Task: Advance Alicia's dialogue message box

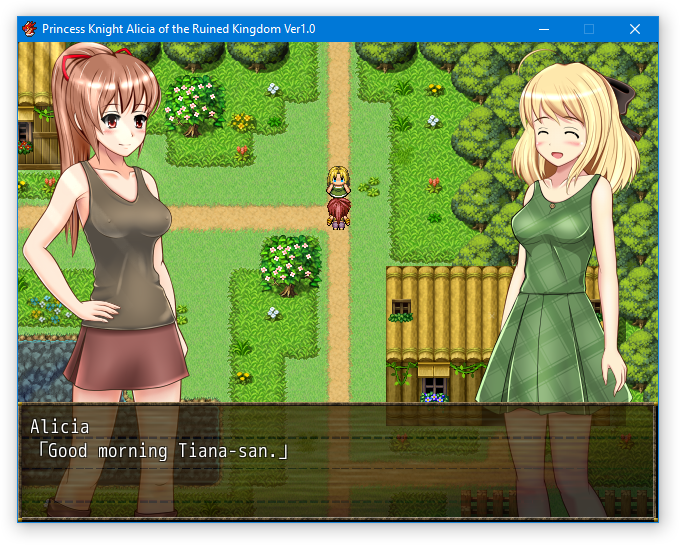Action: point(337,460)
